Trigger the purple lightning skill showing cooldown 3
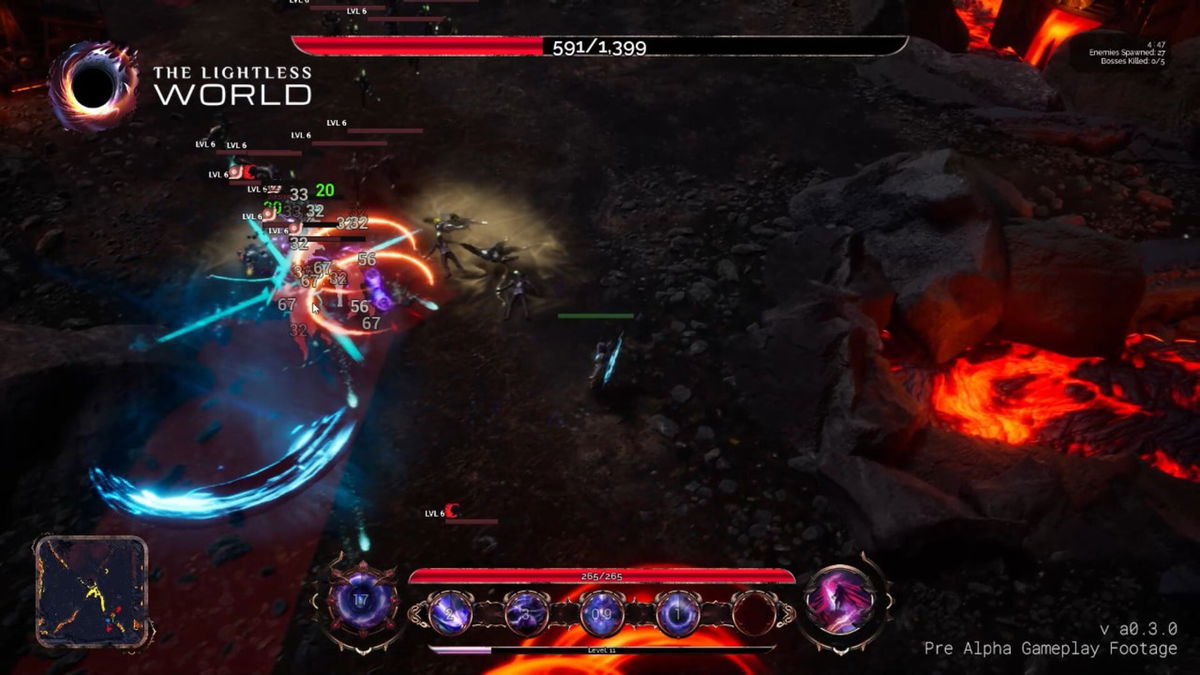Screen dimensions: 1200x675 527,613
